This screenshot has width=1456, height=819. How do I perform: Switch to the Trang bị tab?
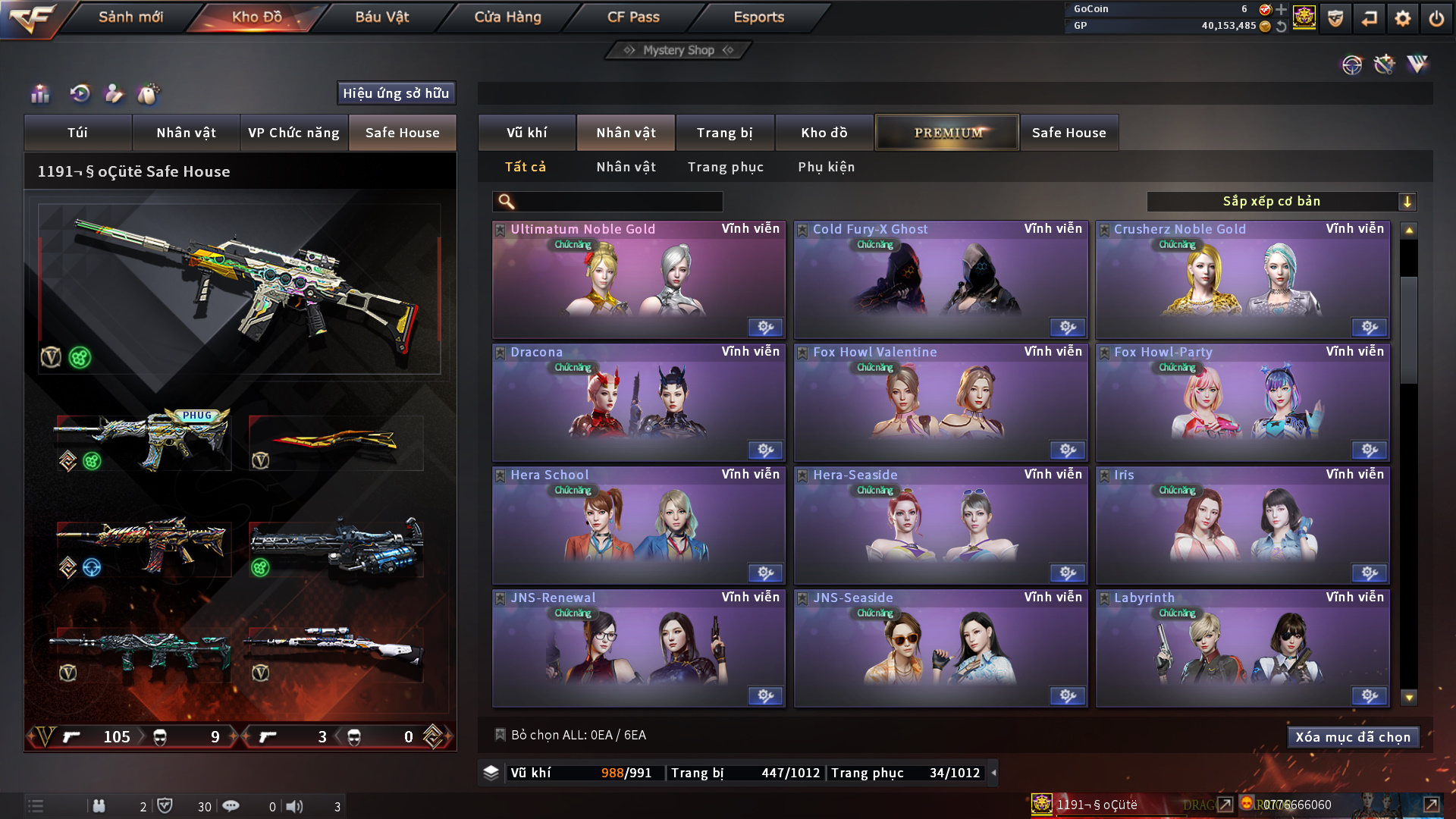tap(724, 133)
